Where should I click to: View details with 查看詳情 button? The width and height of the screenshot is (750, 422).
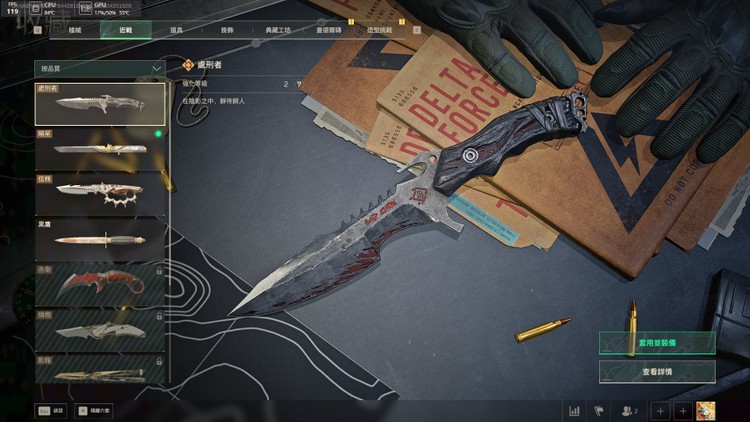tap(657, 371)
